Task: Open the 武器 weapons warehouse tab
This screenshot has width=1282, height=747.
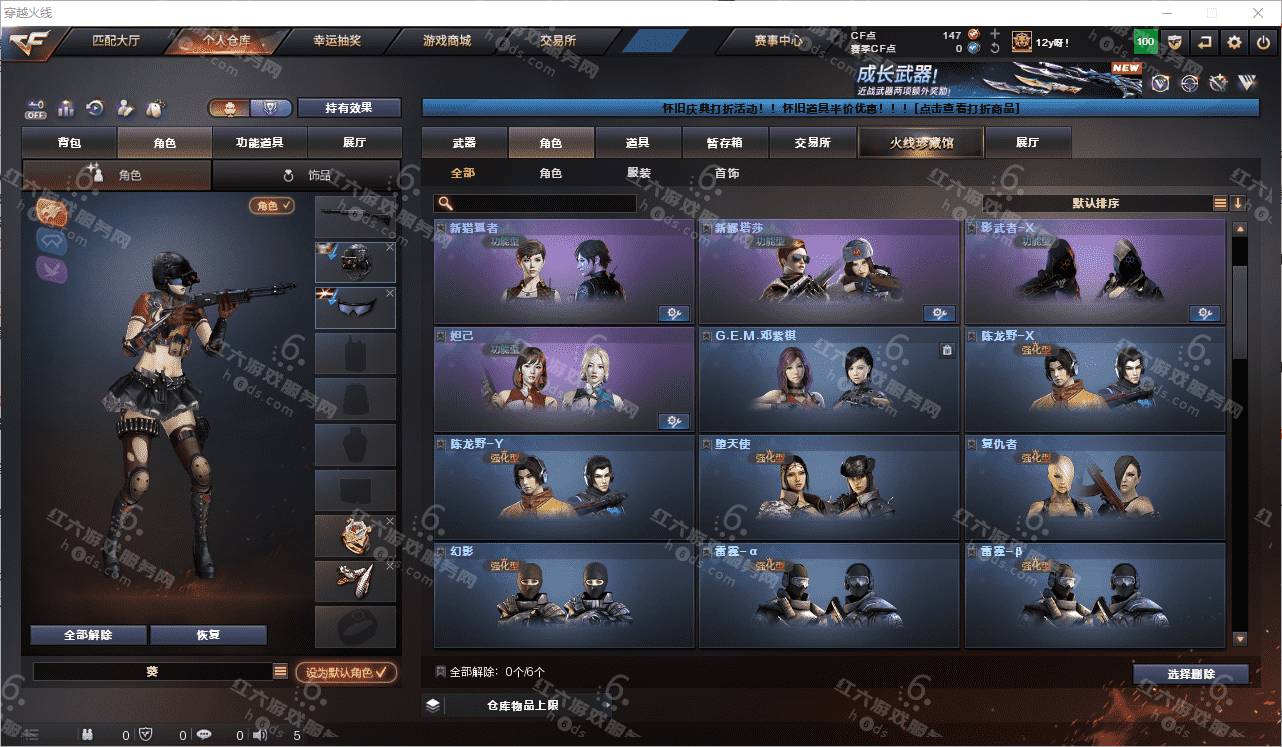Action: tap(464, 143)
